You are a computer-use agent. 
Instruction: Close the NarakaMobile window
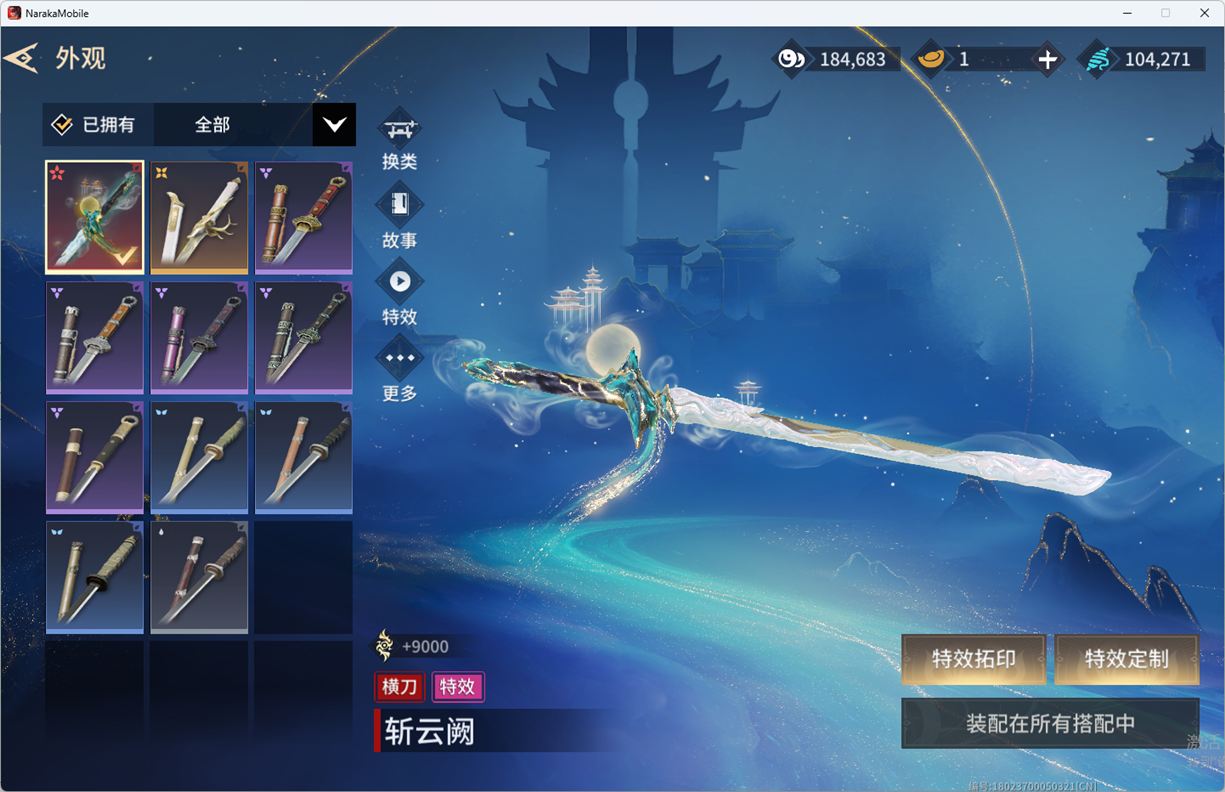coord(1204,13)
